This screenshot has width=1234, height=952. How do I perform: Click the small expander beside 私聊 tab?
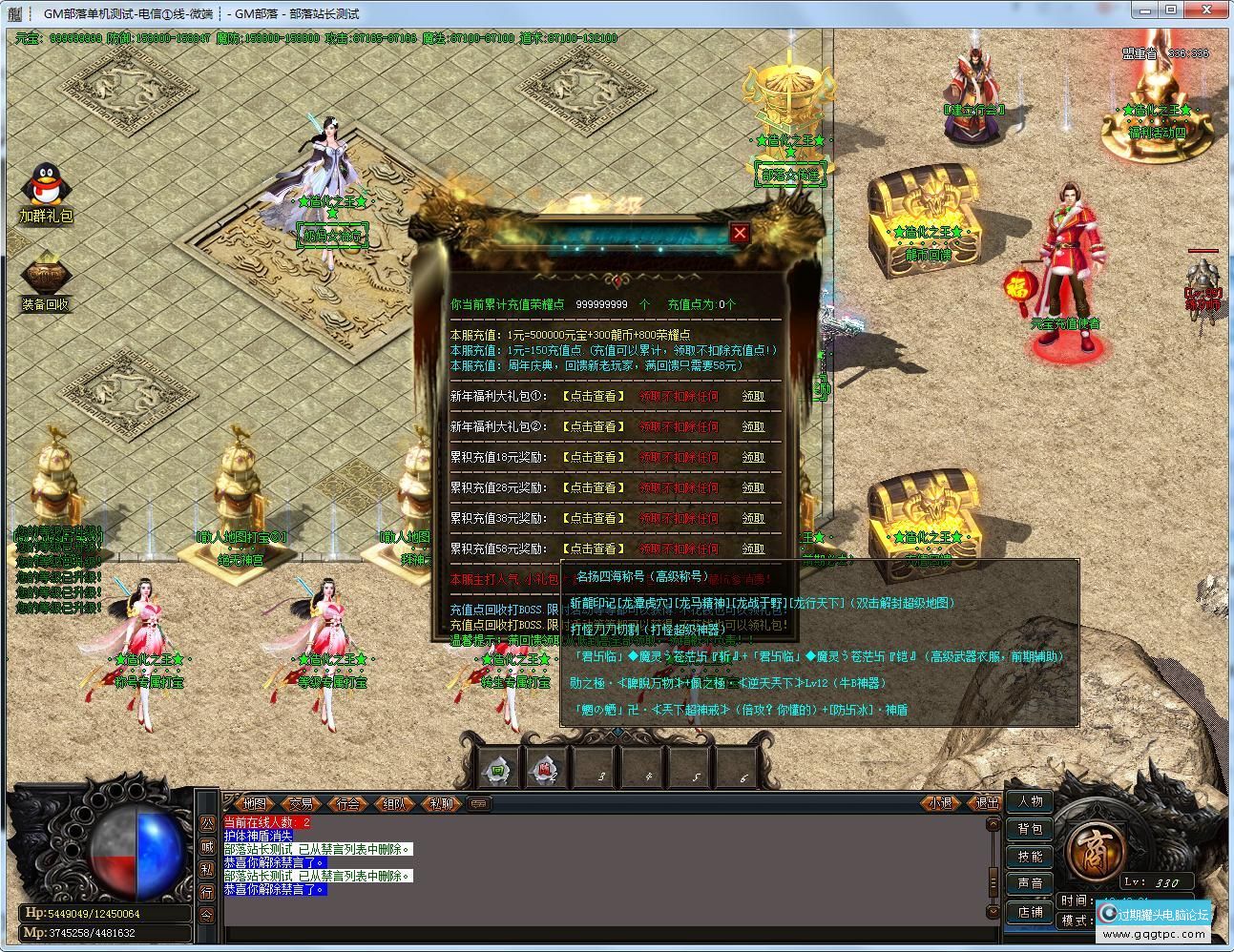point(479,804)
